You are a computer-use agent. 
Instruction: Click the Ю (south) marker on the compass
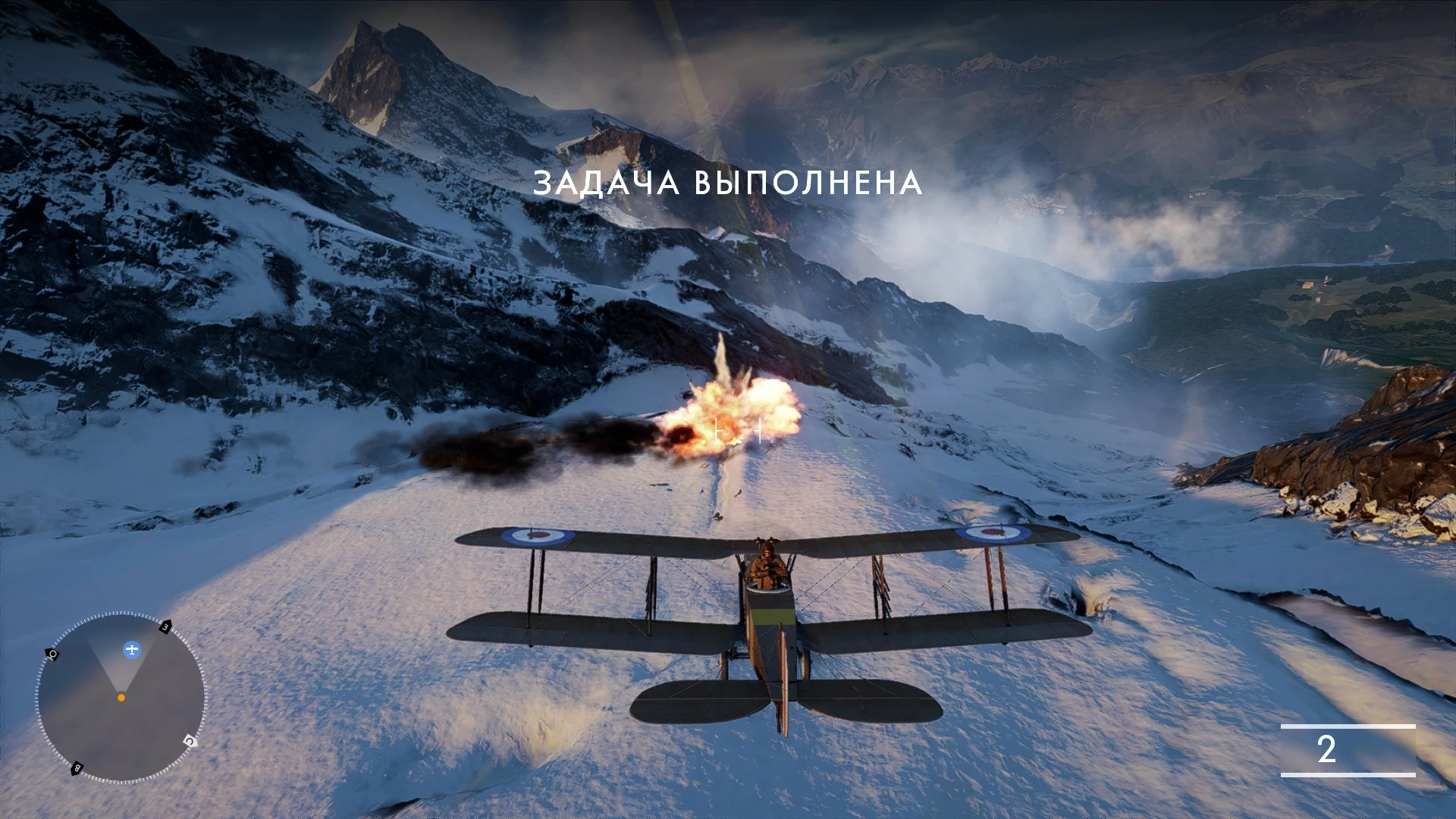(x=52, y=652)
